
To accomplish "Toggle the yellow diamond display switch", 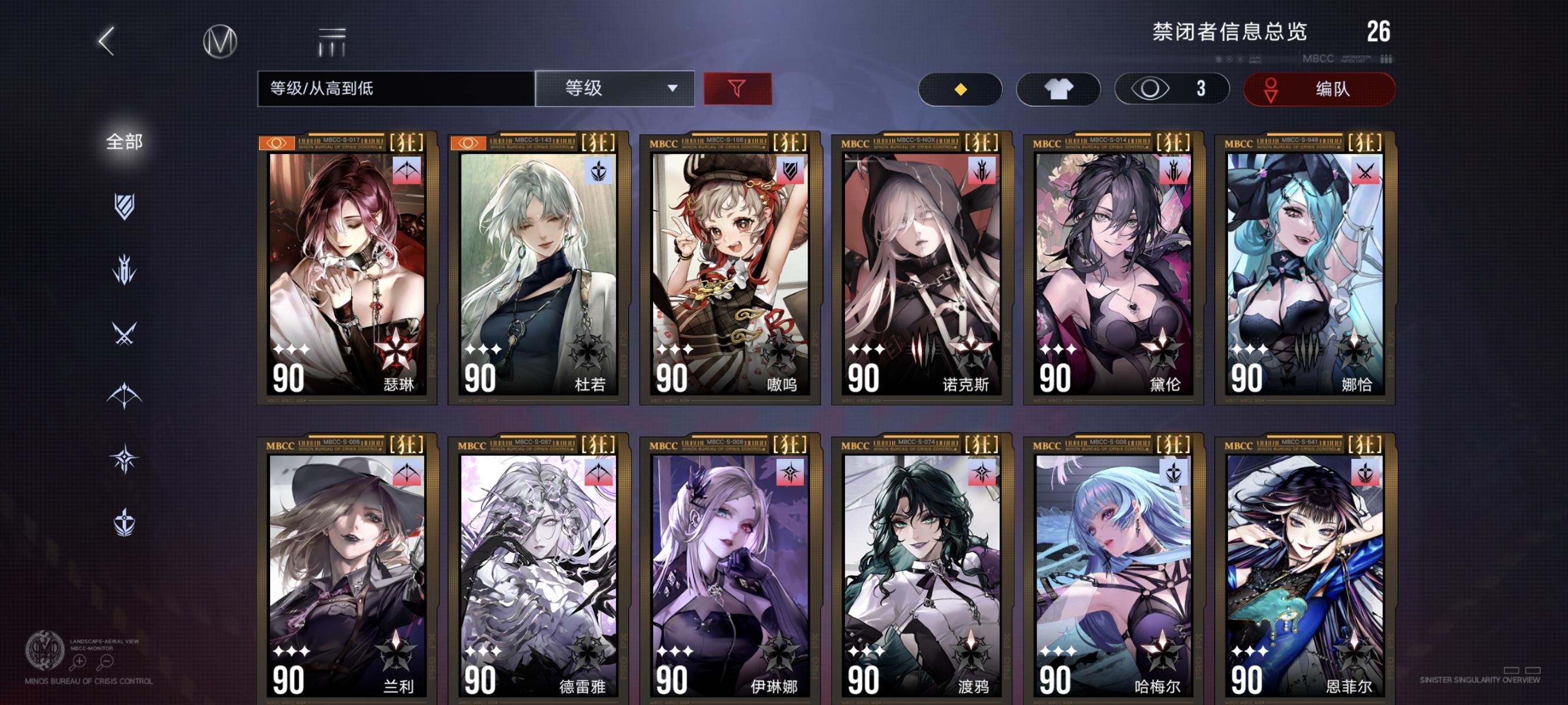I will pos(961,89).
